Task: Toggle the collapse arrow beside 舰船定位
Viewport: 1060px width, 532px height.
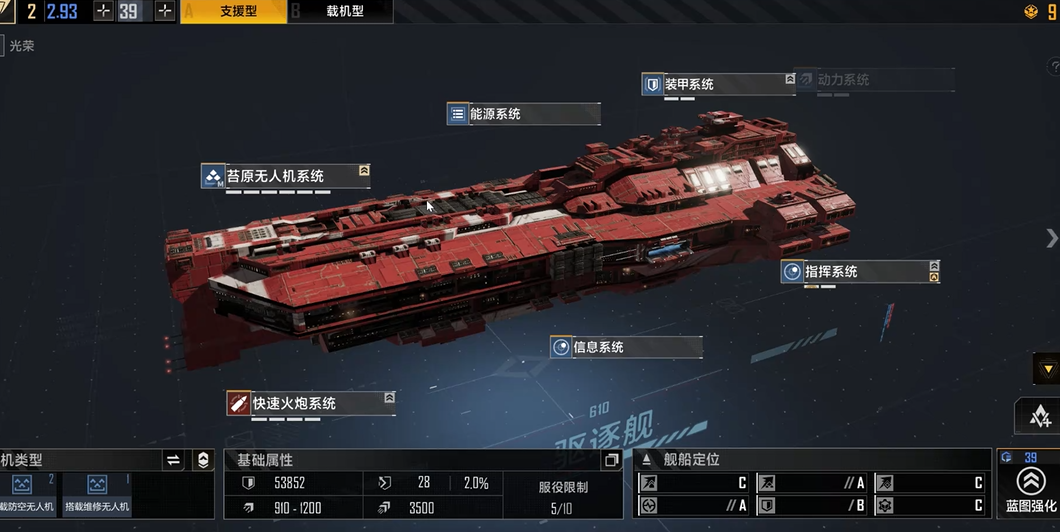Action: [646, 460]
